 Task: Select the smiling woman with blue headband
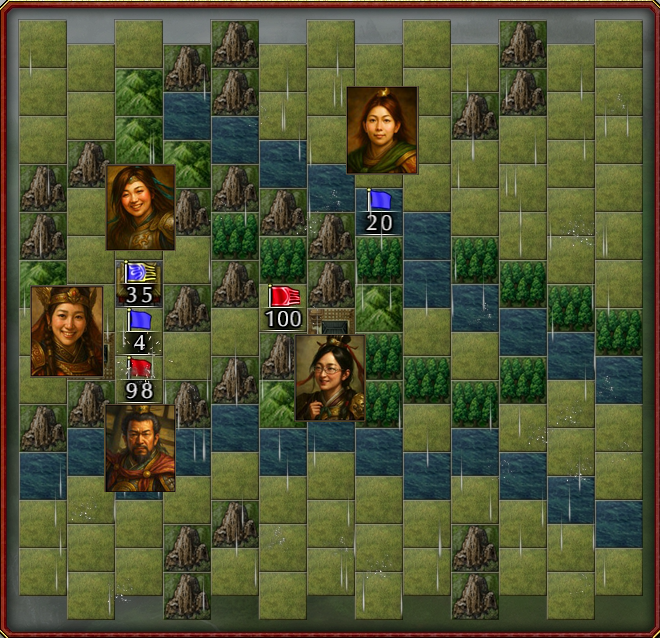click(x=141, y=207)
